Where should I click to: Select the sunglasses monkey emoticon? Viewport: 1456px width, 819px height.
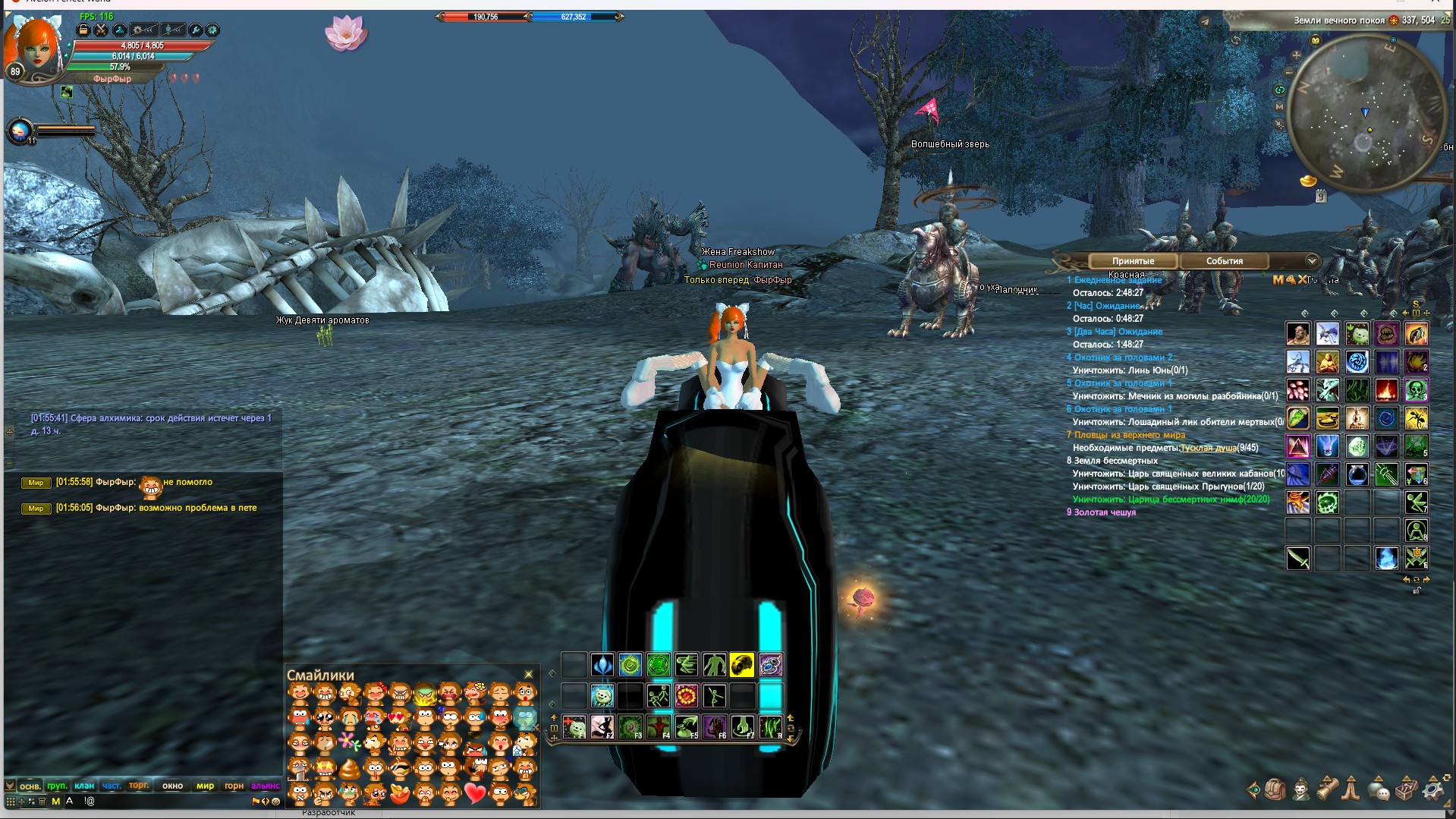pos(400,769)
